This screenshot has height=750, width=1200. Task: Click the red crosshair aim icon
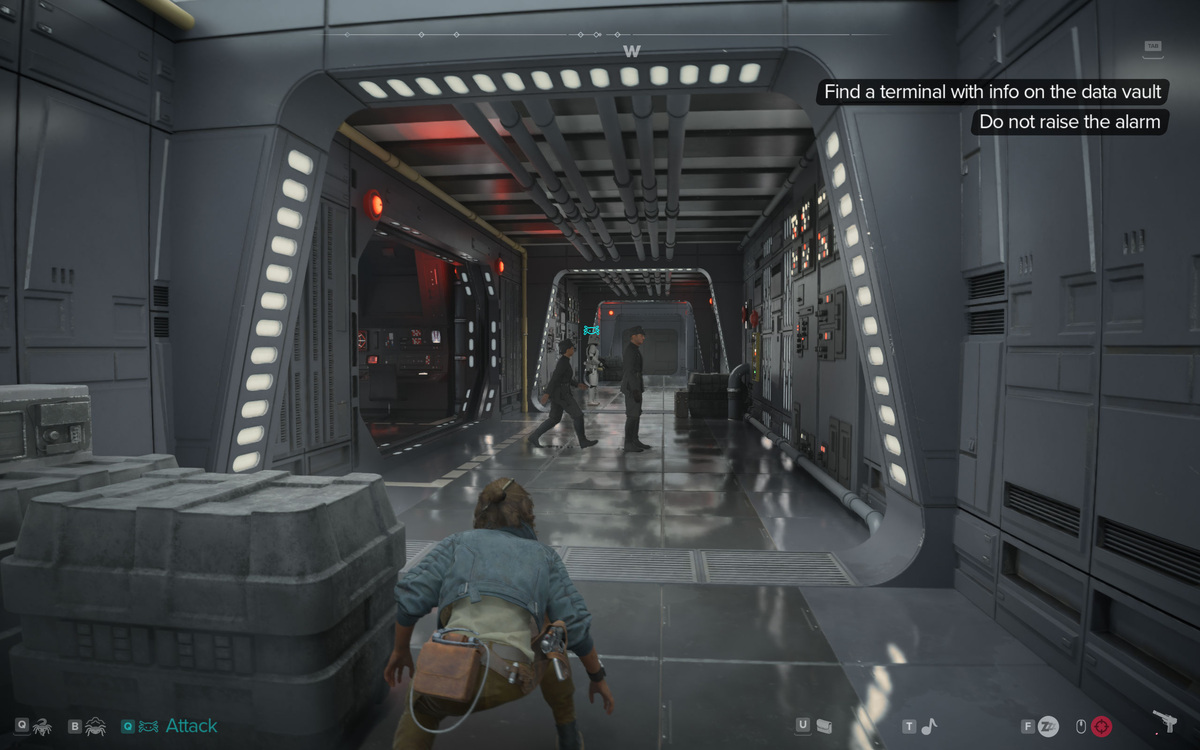(x=1102, y=726)
